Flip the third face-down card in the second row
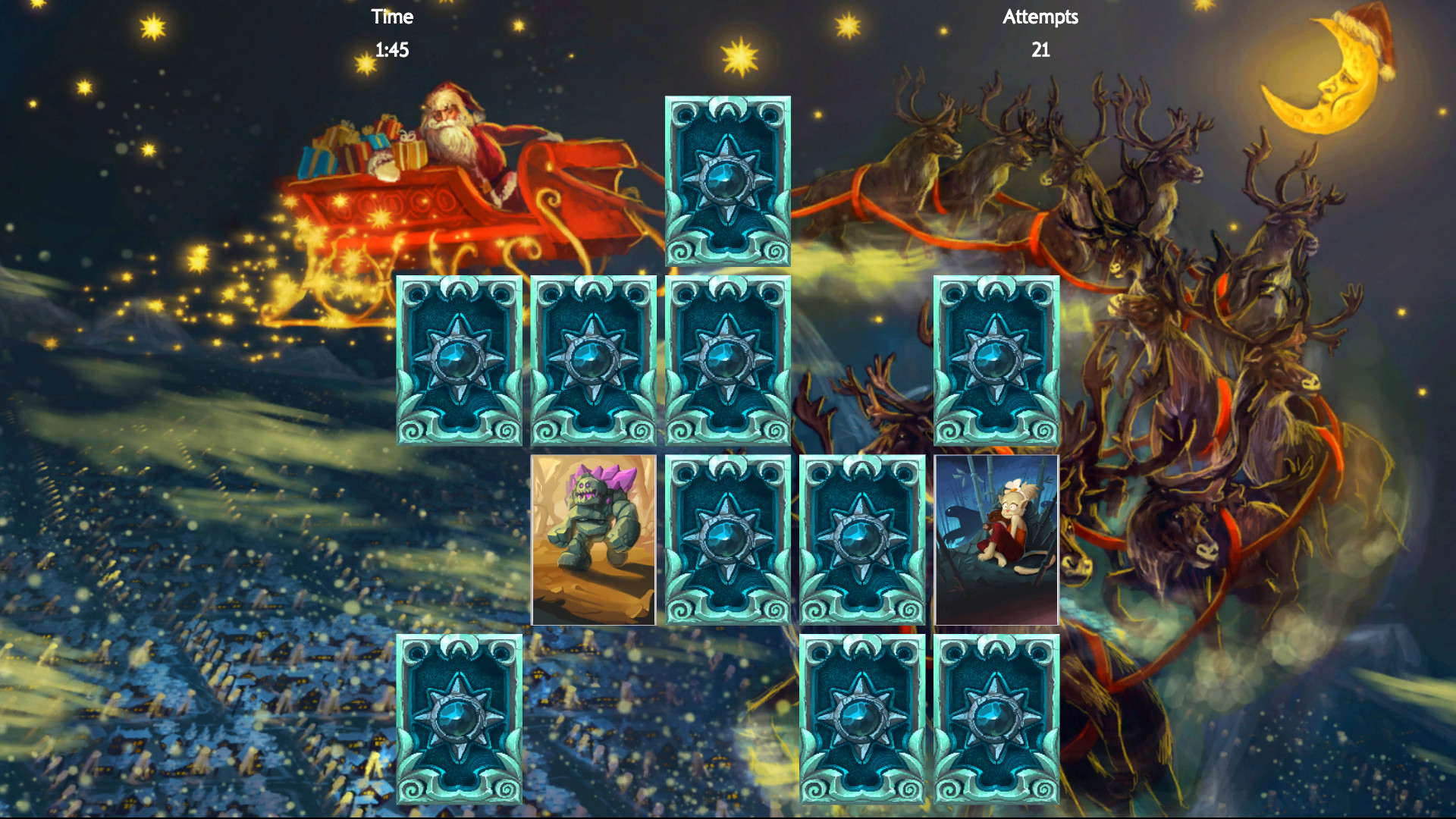 728,360
